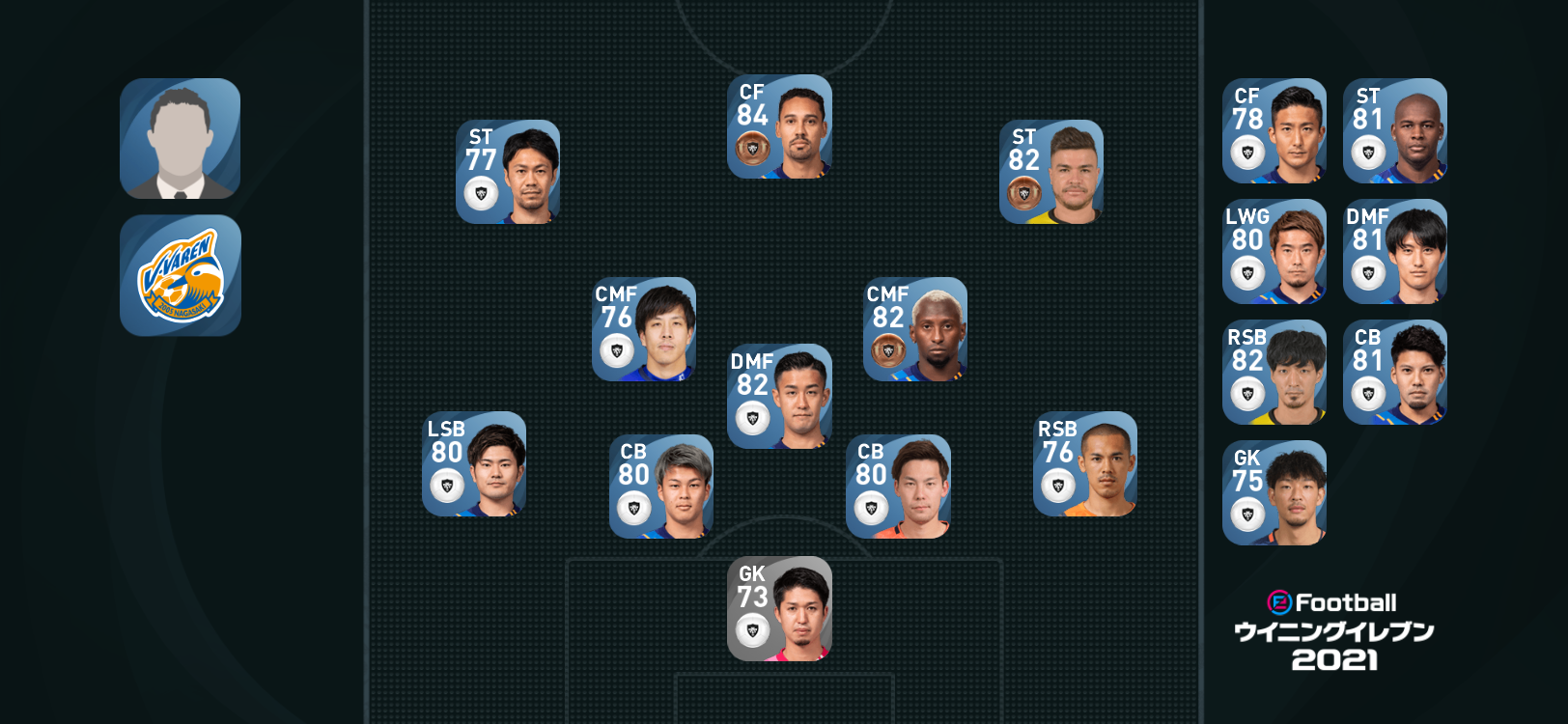This screenshot has height=724, width=1568.
Task: Choose the substitute DMF 81 card
Action: coord(1394,252)
